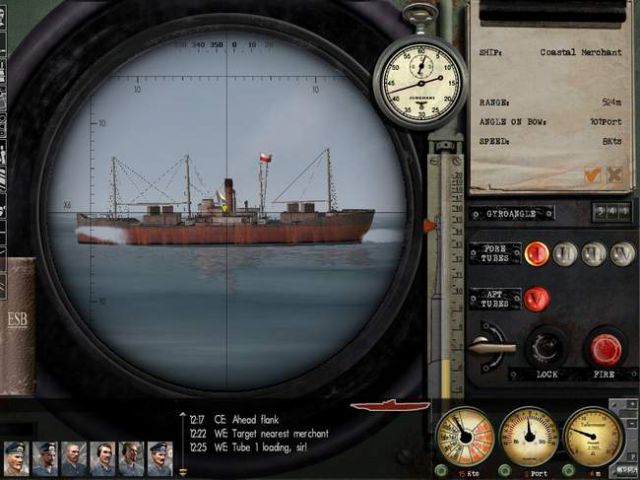Select fore tube I
This screenshot has height=480, width=640.
click(537, 253)
